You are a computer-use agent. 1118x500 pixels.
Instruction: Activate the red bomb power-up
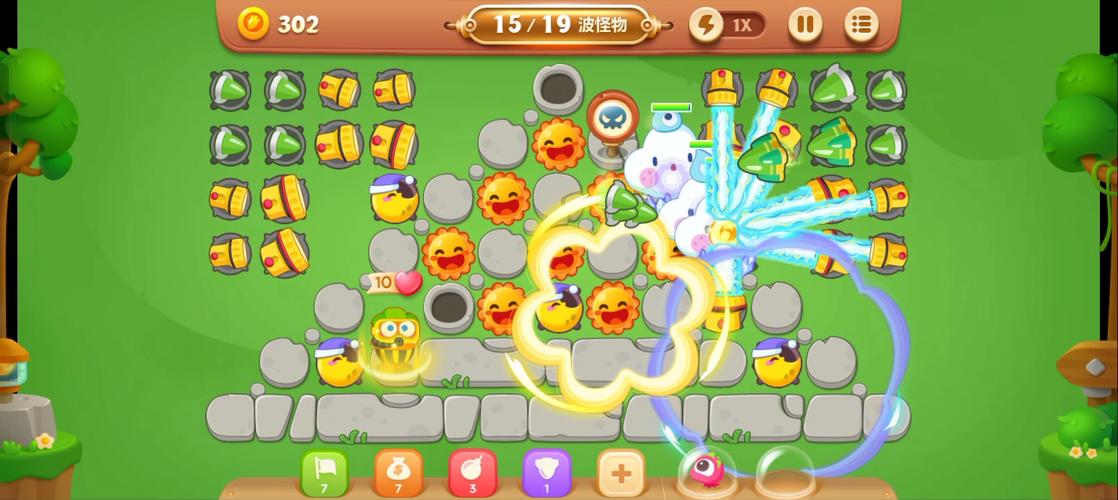point(472,472)
